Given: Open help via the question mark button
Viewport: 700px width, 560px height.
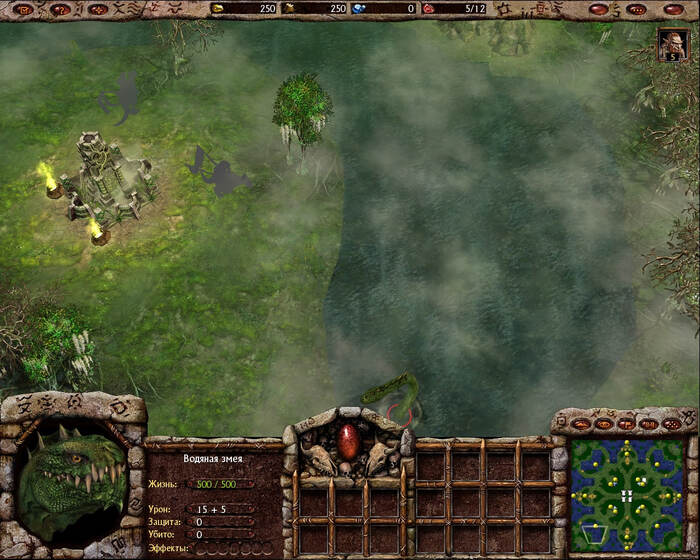Looking at the screenshot, I should pyautogui.click(x=60, y=9).
